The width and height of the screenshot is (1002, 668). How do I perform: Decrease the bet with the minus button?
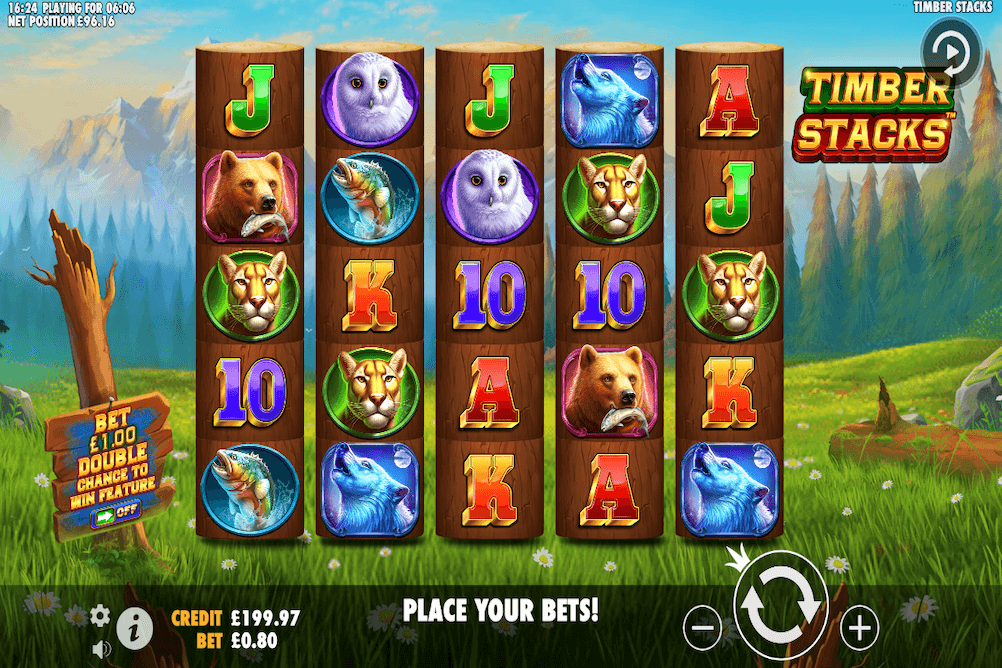[x=703, y=628]
